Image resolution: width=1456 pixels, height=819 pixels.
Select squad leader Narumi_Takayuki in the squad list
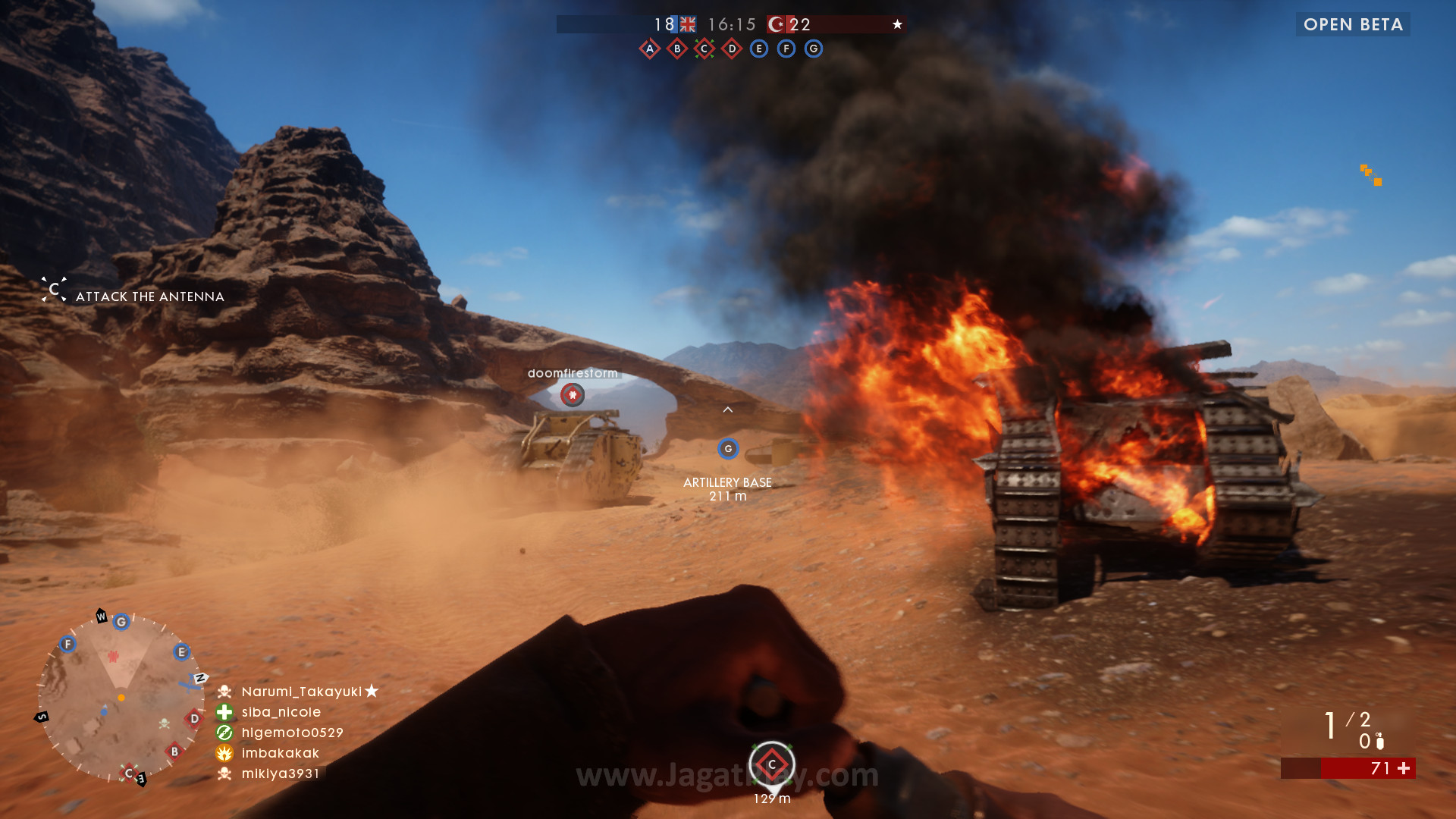301,692
